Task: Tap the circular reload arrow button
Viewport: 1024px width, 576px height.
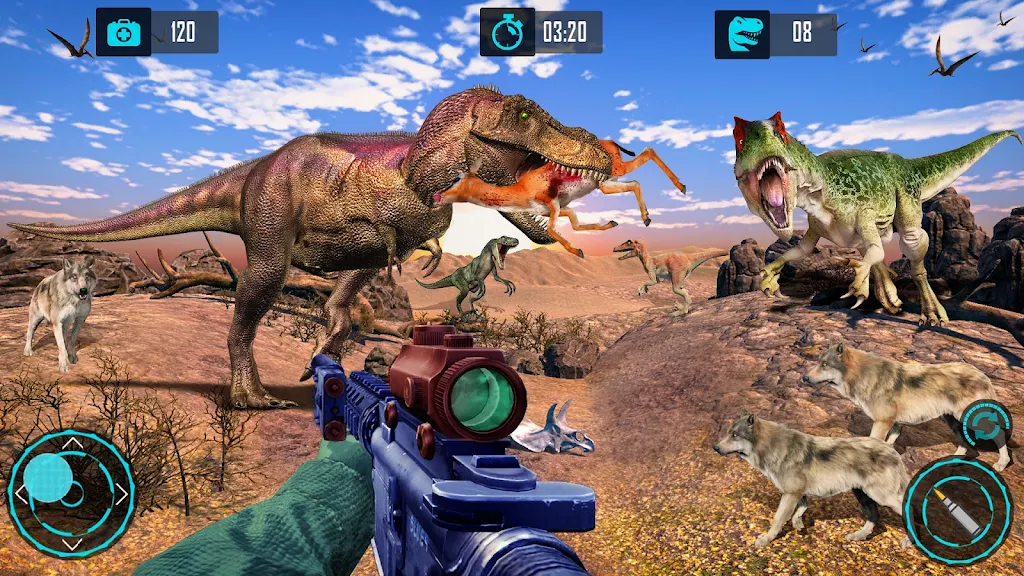Action: (986, 424)
